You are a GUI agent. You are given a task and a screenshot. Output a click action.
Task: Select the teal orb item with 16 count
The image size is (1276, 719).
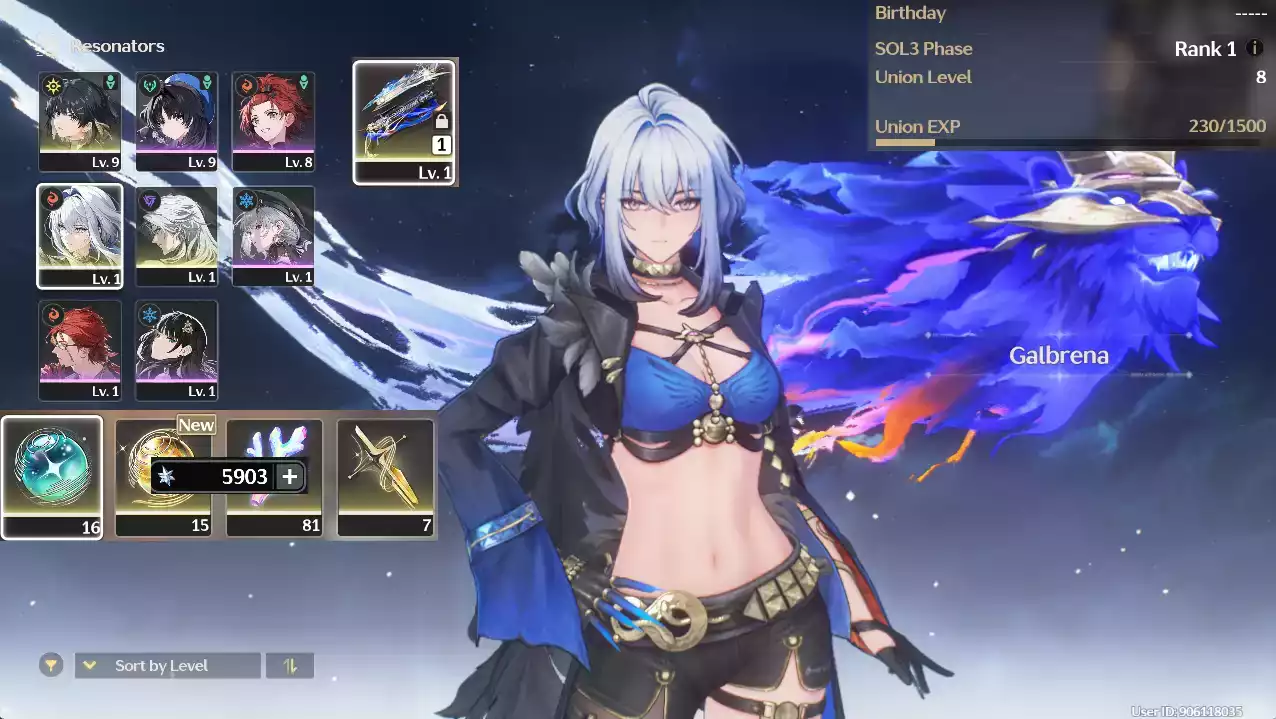pos(52,477)
